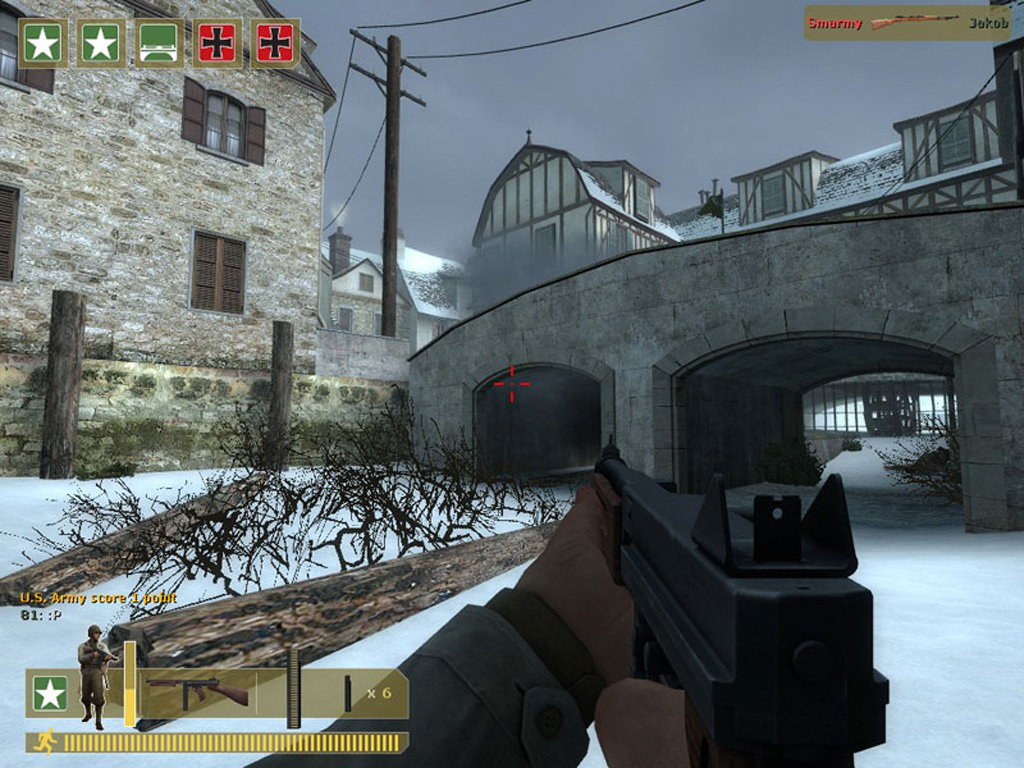This screenshot has width=1024, height=768.
Task: Click the Thompson submachine gun weapon icon
Action: (x=197, y=691)
